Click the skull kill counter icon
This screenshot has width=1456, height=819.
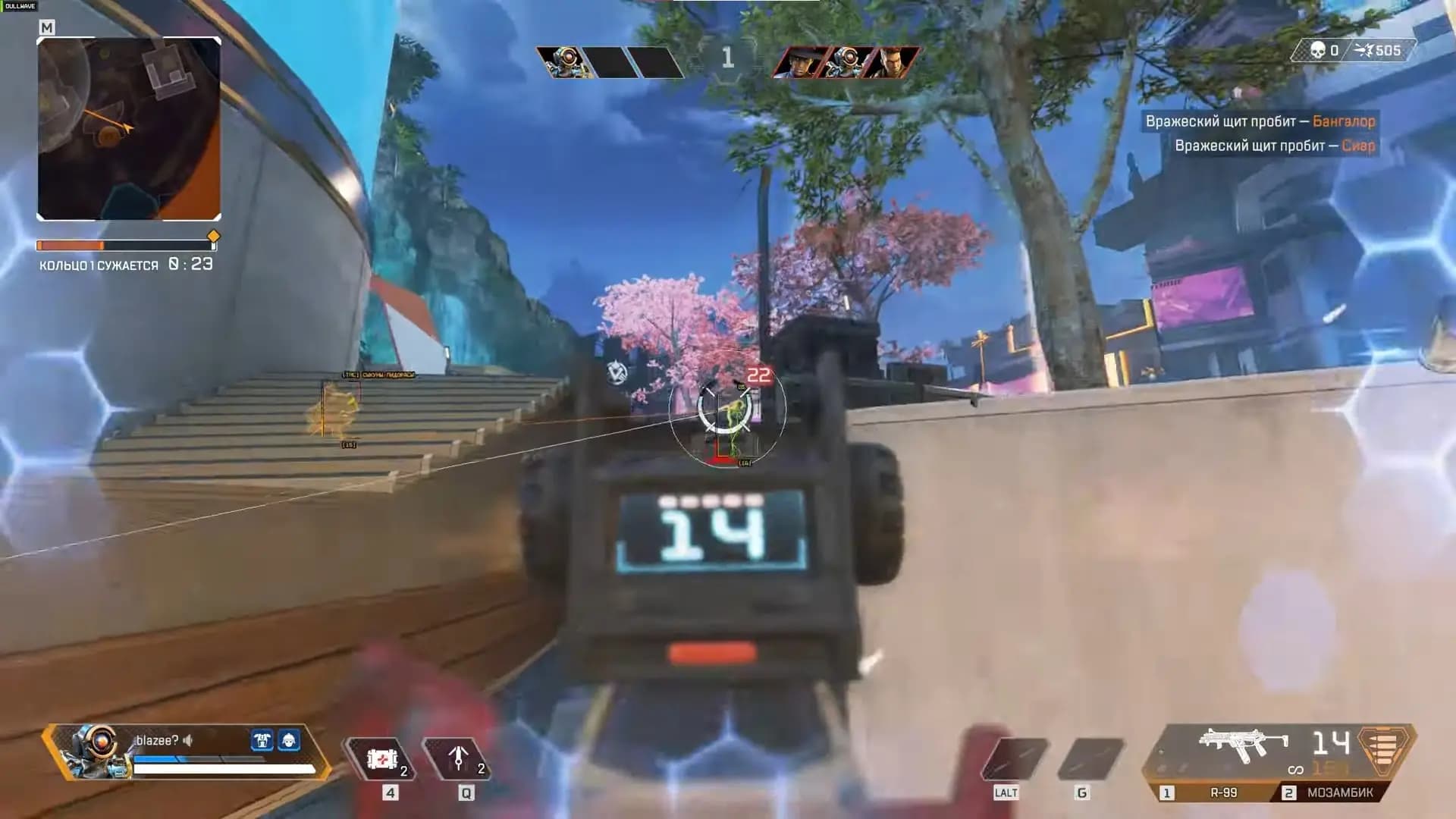click(x=1318, y=51)
